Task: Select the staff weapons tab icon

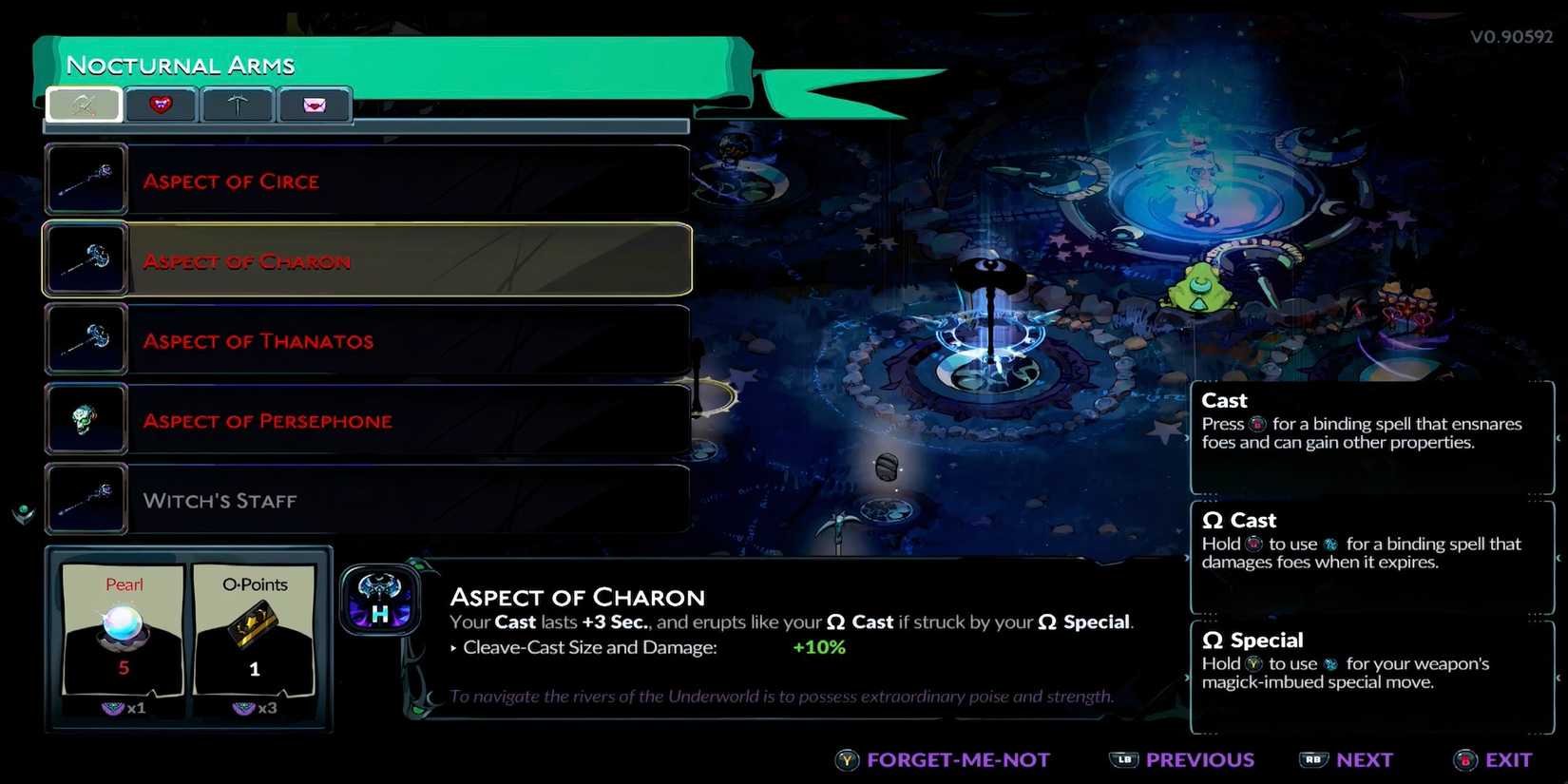Action: pos(84,105)
